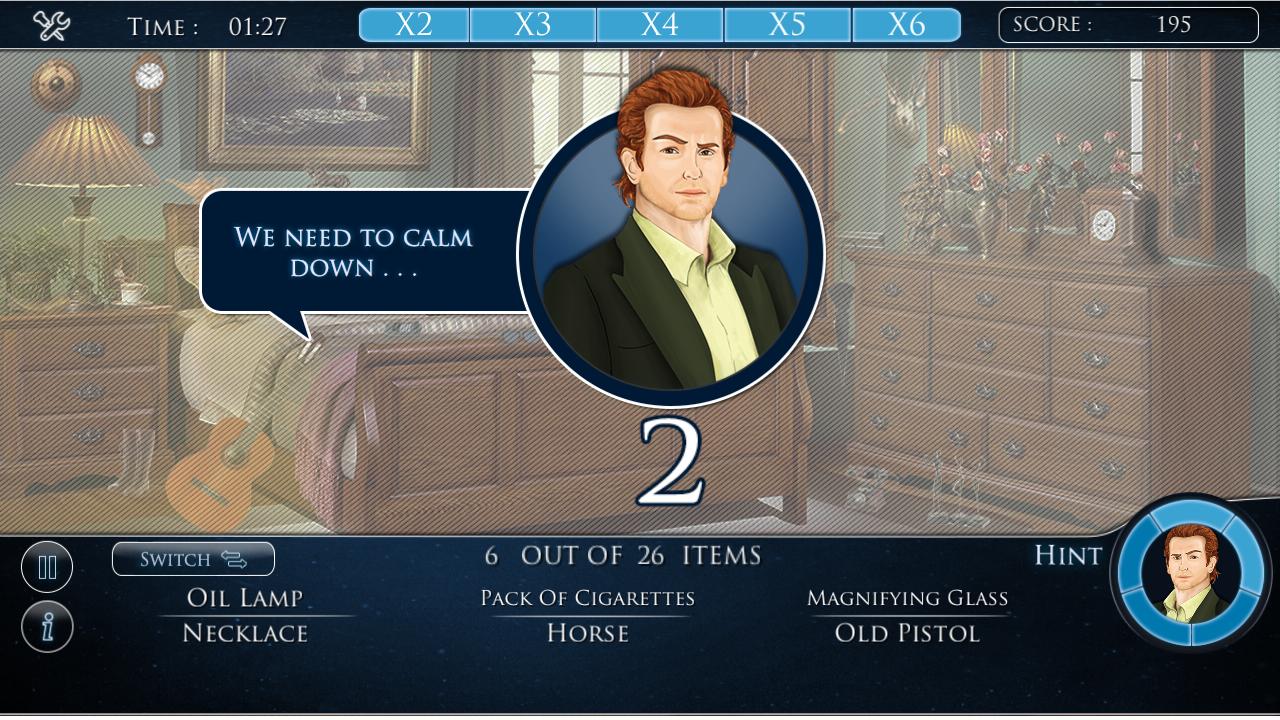Image resolution: width=1280 pixels, height=720 pixels.
Task: Select the X2 score multiplier
Action: coord(414,24)
